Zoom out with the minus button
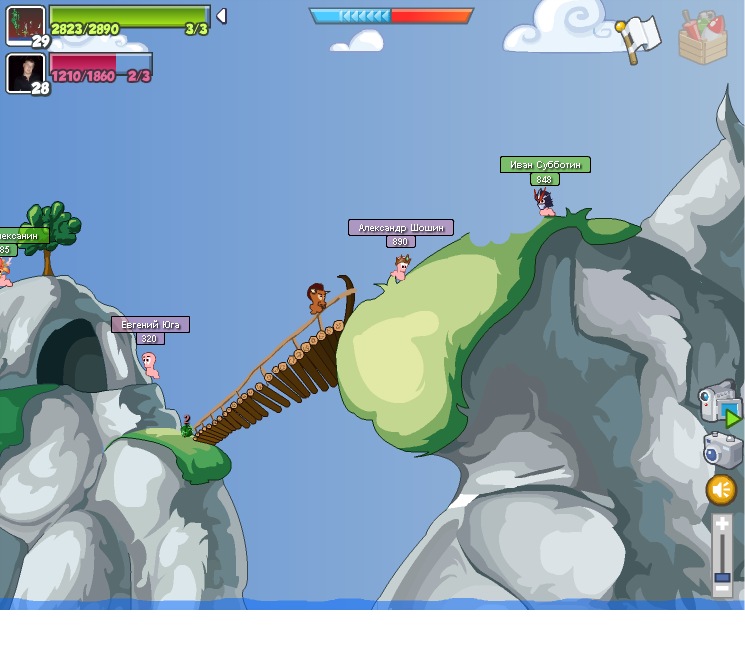745x650 pixels. (722, 589)
